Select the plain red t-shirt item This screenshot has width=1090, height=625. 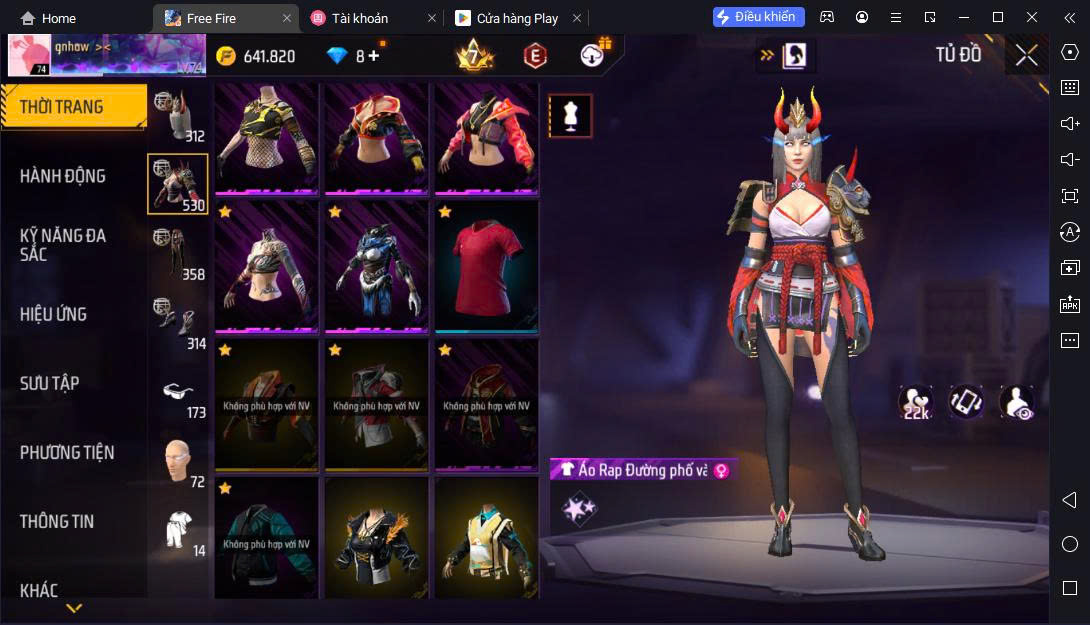(x=486, y=266)
